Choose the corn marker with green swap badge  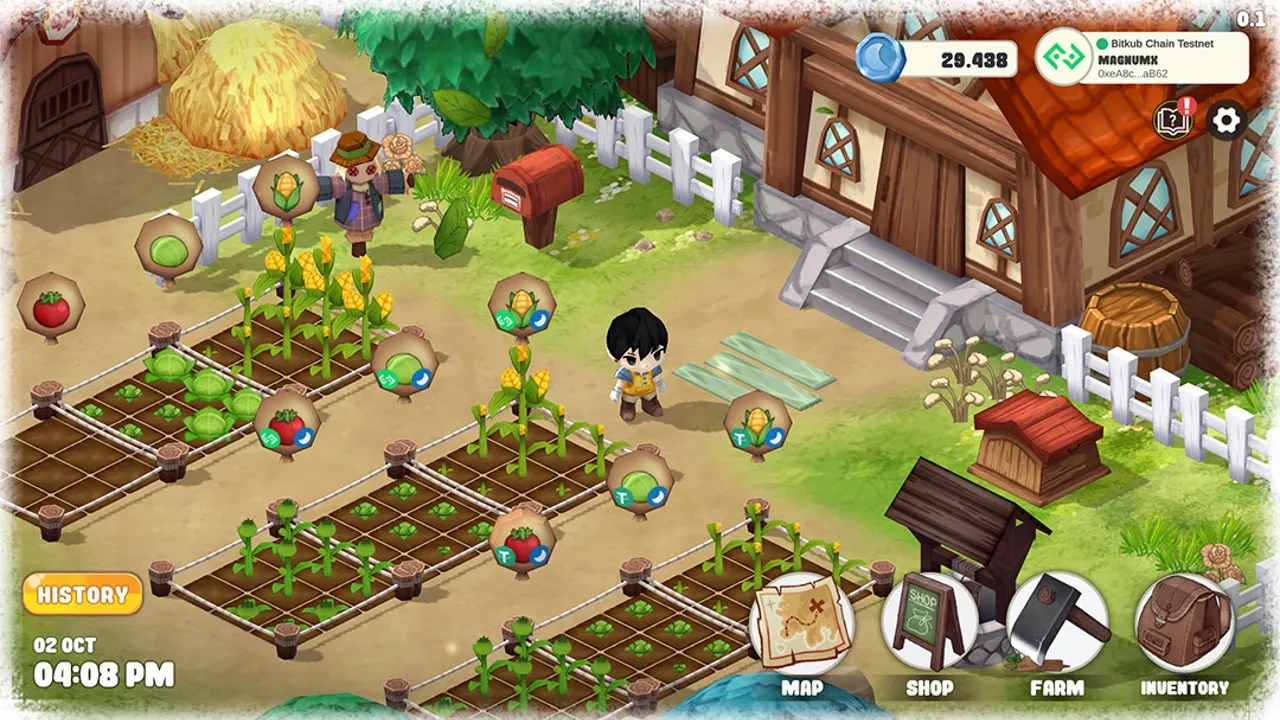(521, 305)
